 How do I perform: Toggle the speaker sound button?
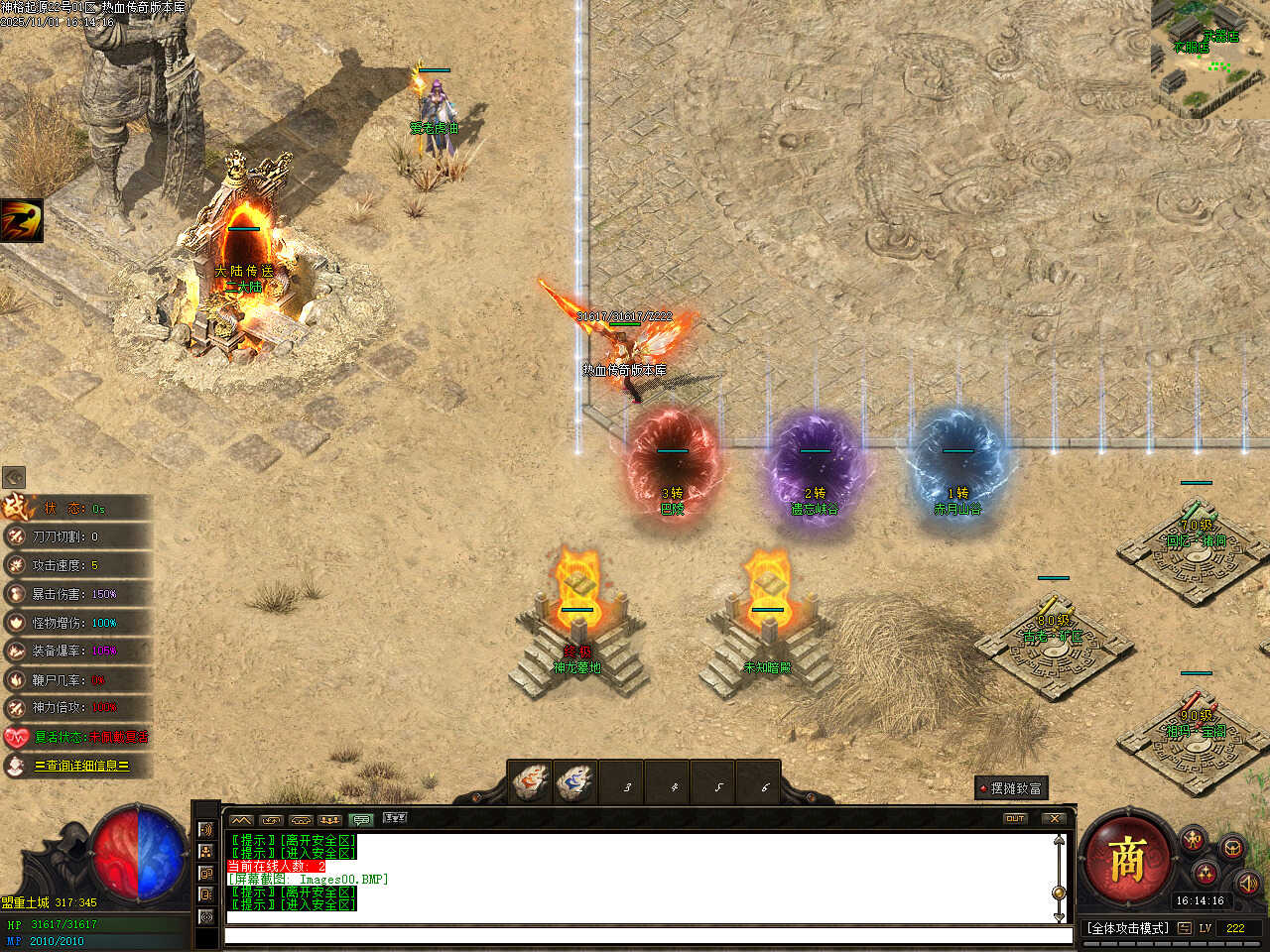click(x=1248, y=882)
